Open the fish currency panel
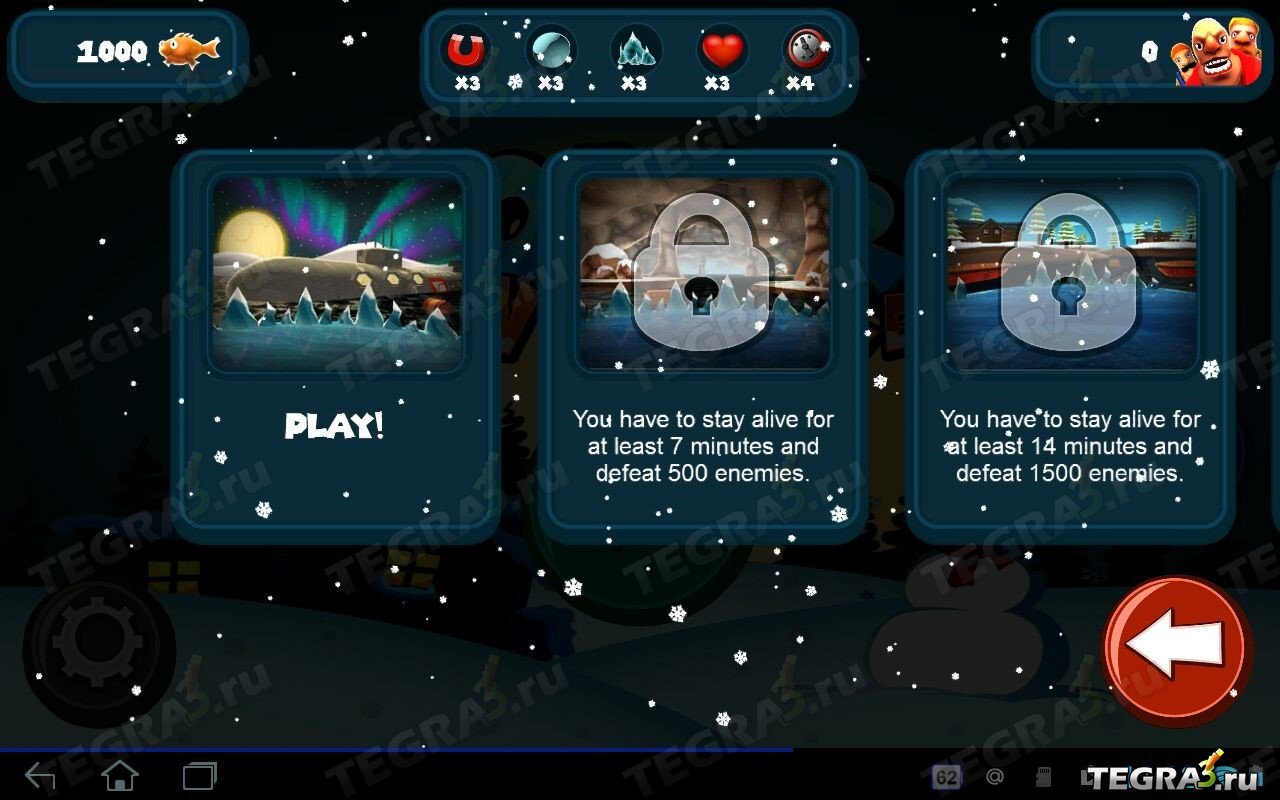The image size is (1280, 800). click(128, 52)
